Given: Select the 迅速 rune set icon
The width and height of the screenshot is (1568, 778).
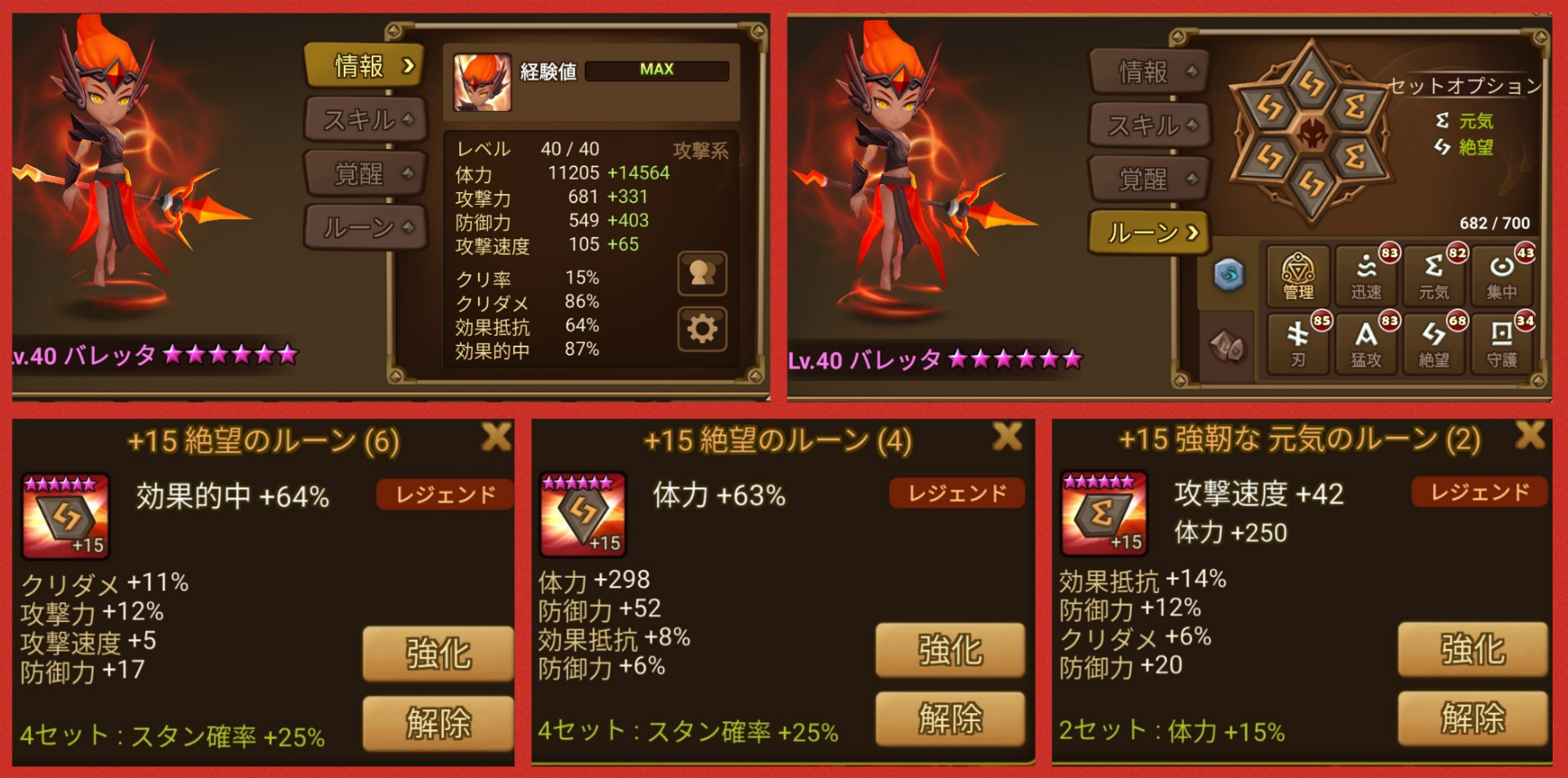Looking at the screenshot, I should pos(1367,275).
